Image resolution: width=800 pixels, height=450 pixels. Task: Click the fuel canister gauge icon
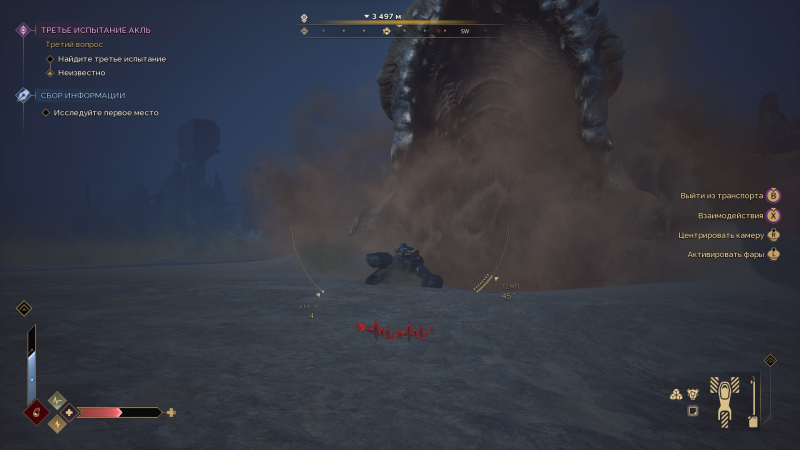pyautogui.click(x=754, y=422)
